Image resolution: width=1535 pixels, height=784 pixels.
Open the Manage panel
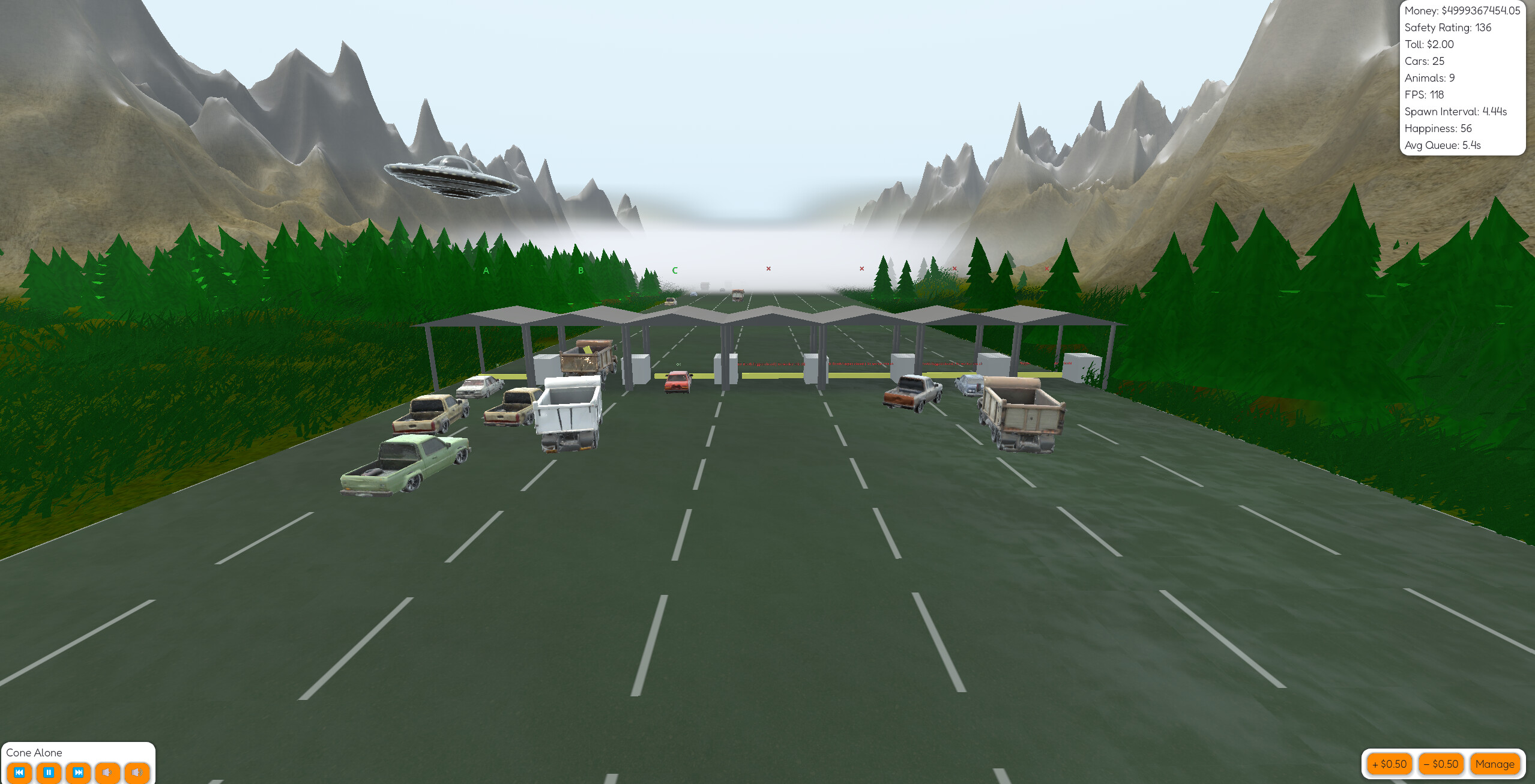pos(1495,764)
